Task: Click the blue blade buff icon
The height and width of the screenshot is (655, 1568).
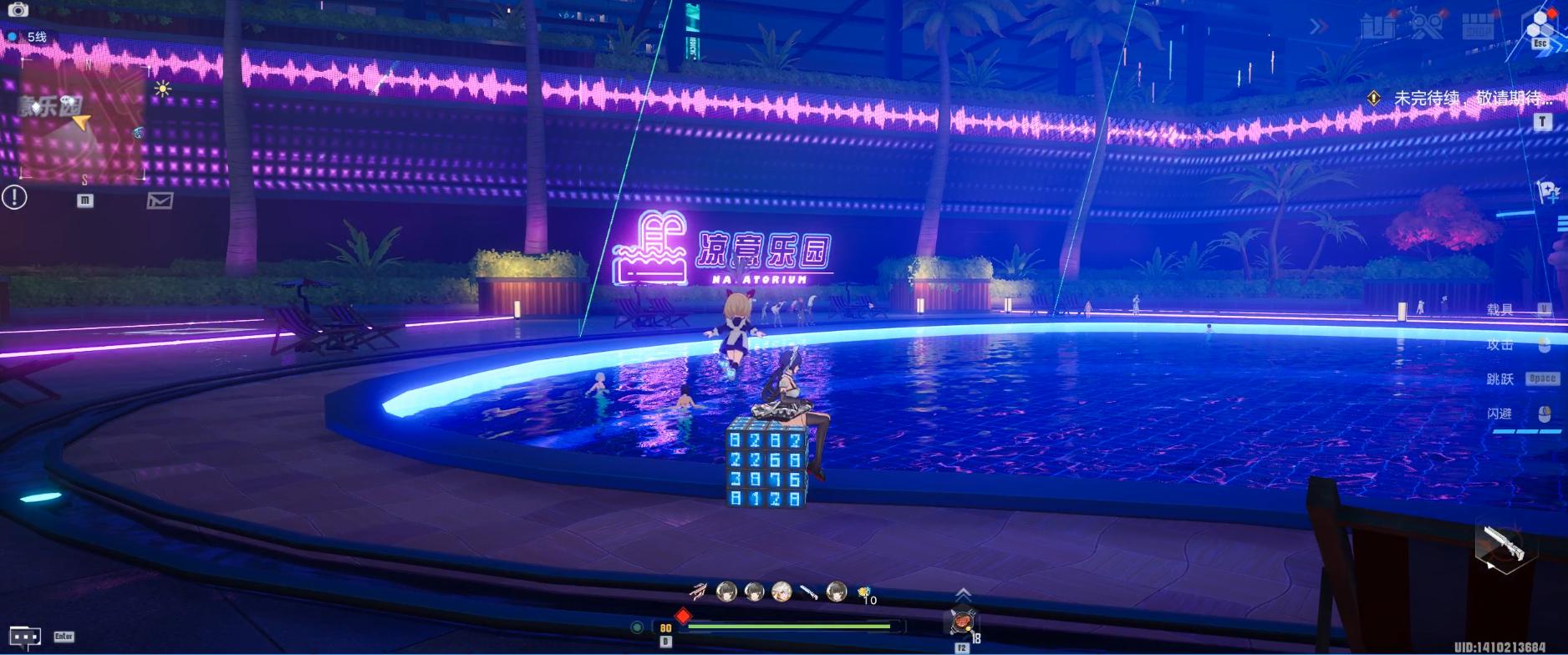Action: [x=808, y=592]
